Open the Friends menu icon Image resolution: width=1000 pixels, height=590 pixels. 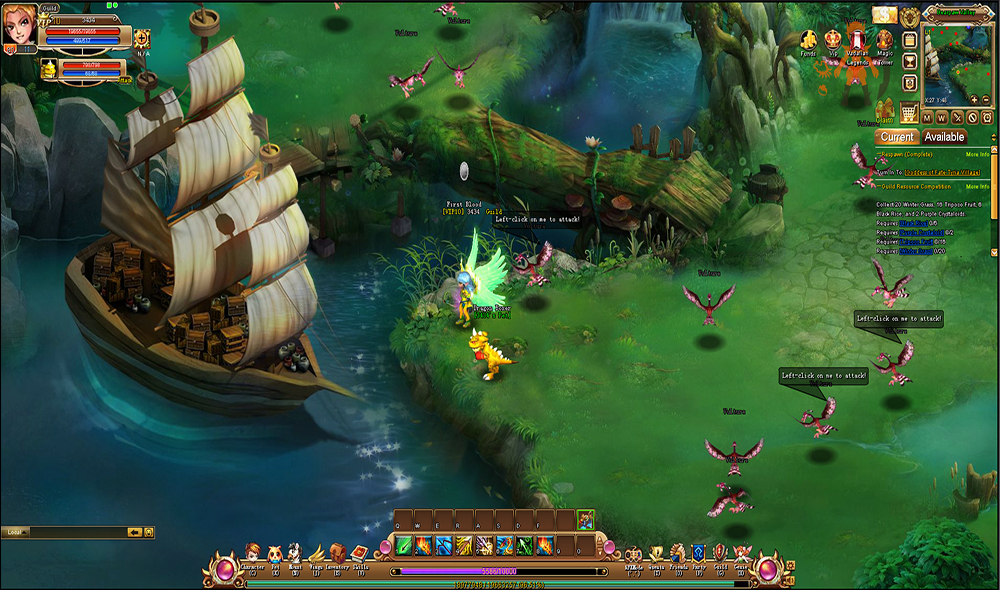[677, 553]
